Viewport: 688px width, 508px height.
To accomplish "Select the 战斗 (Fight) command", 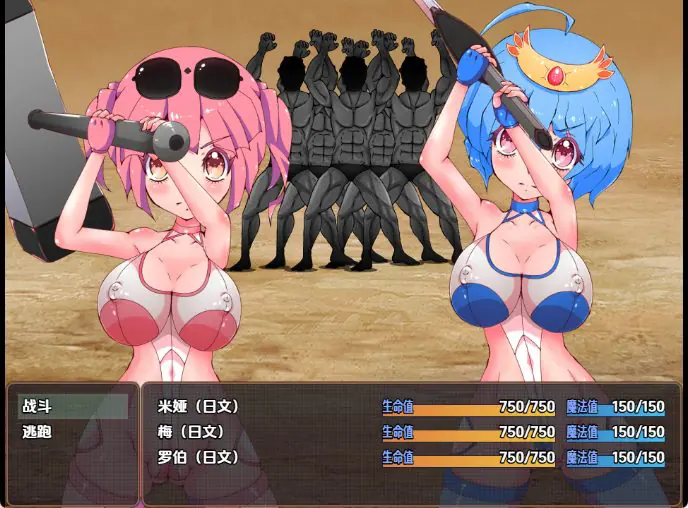I will pos(72,406).
